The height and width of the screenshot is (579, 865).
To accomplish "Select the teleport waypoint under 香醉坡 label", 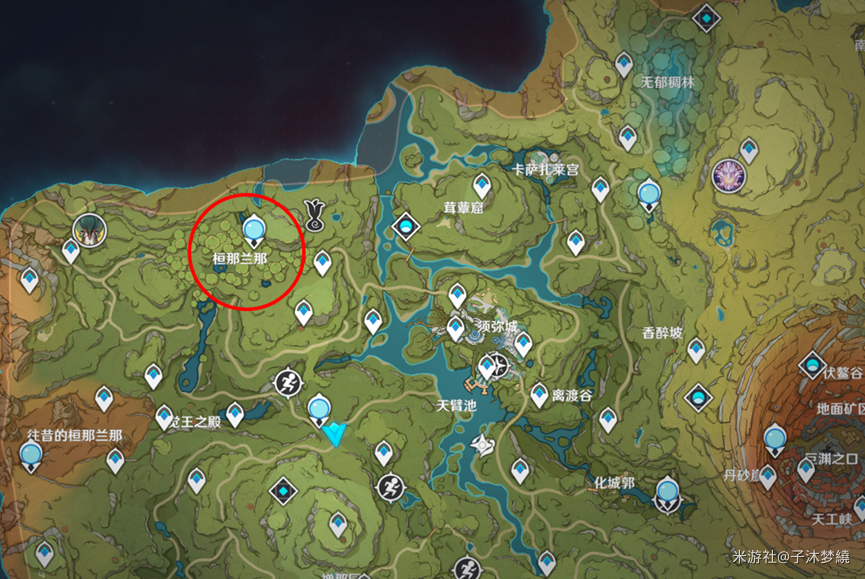I will (x=696, y=349).
